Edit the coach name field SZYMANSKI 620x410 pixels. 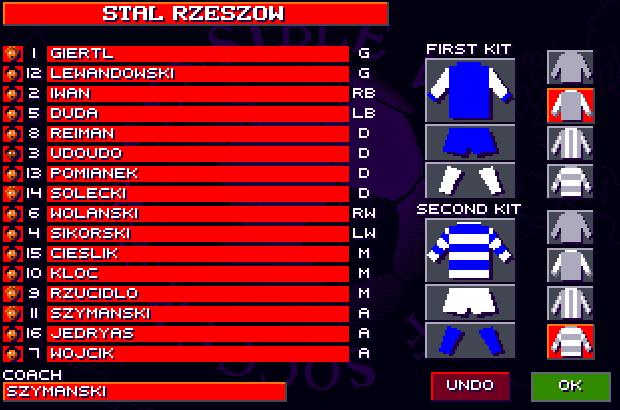point(144,392)
